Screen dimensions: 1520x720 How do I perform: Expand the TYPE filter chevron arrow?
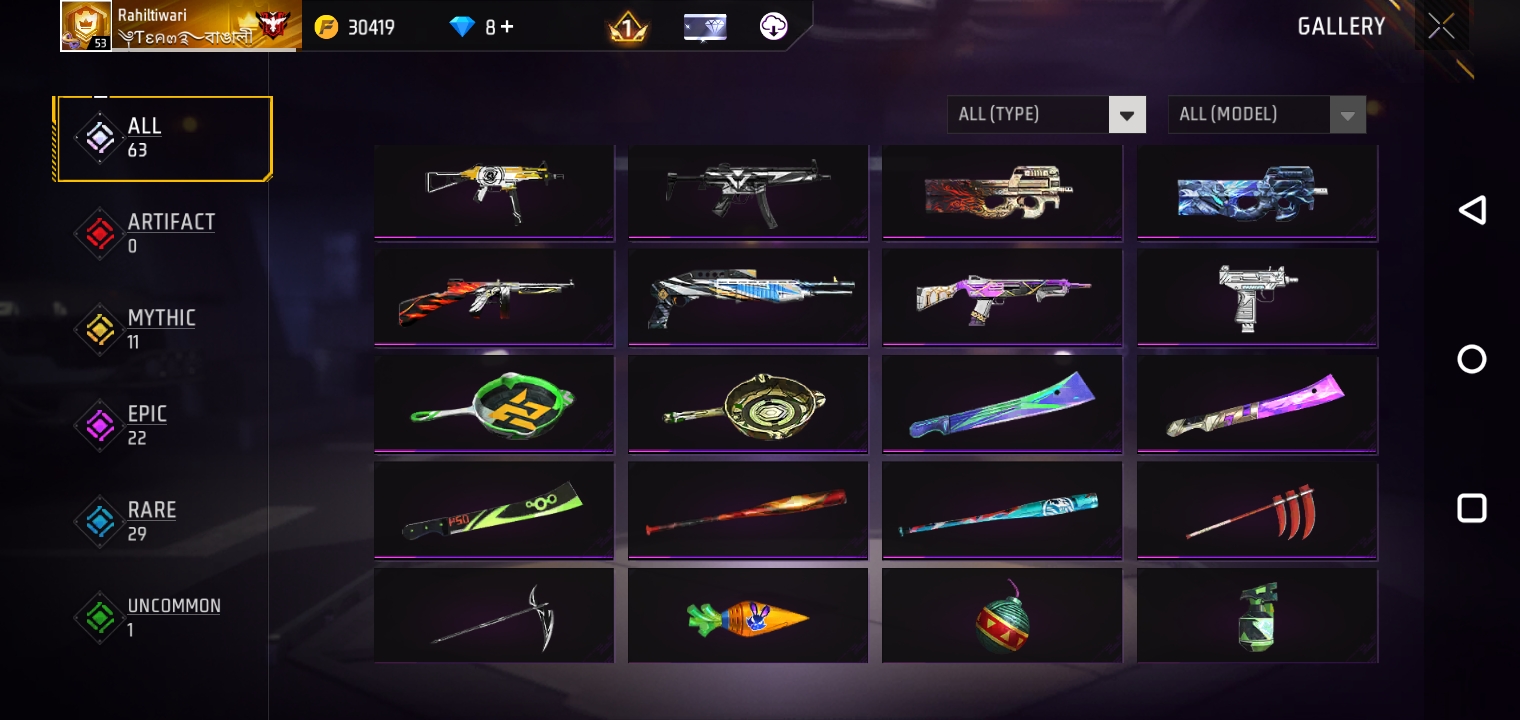[1127, 114]
